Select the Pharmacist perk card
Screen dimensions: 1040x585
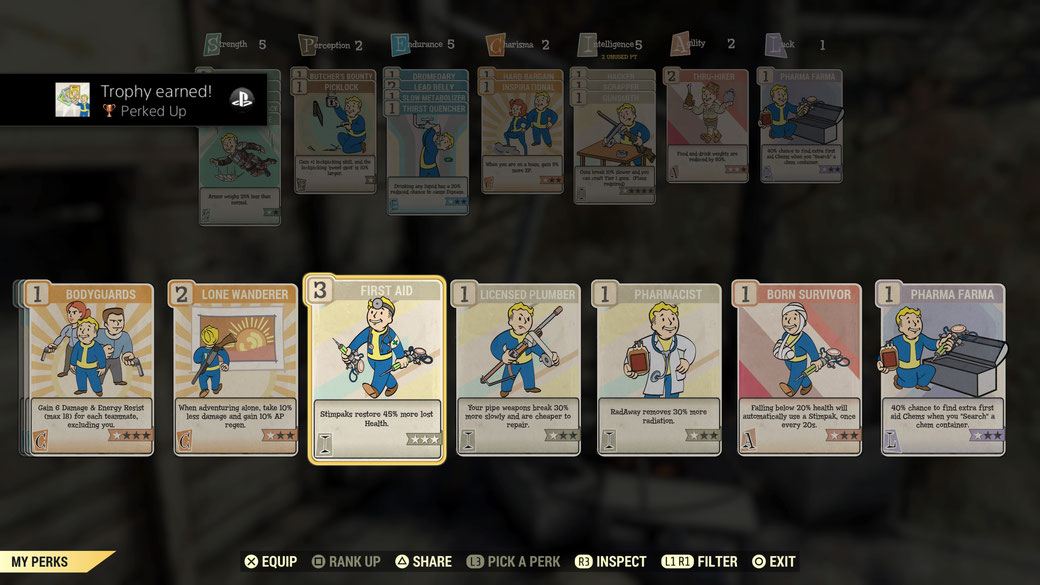[x=658, y=370]
